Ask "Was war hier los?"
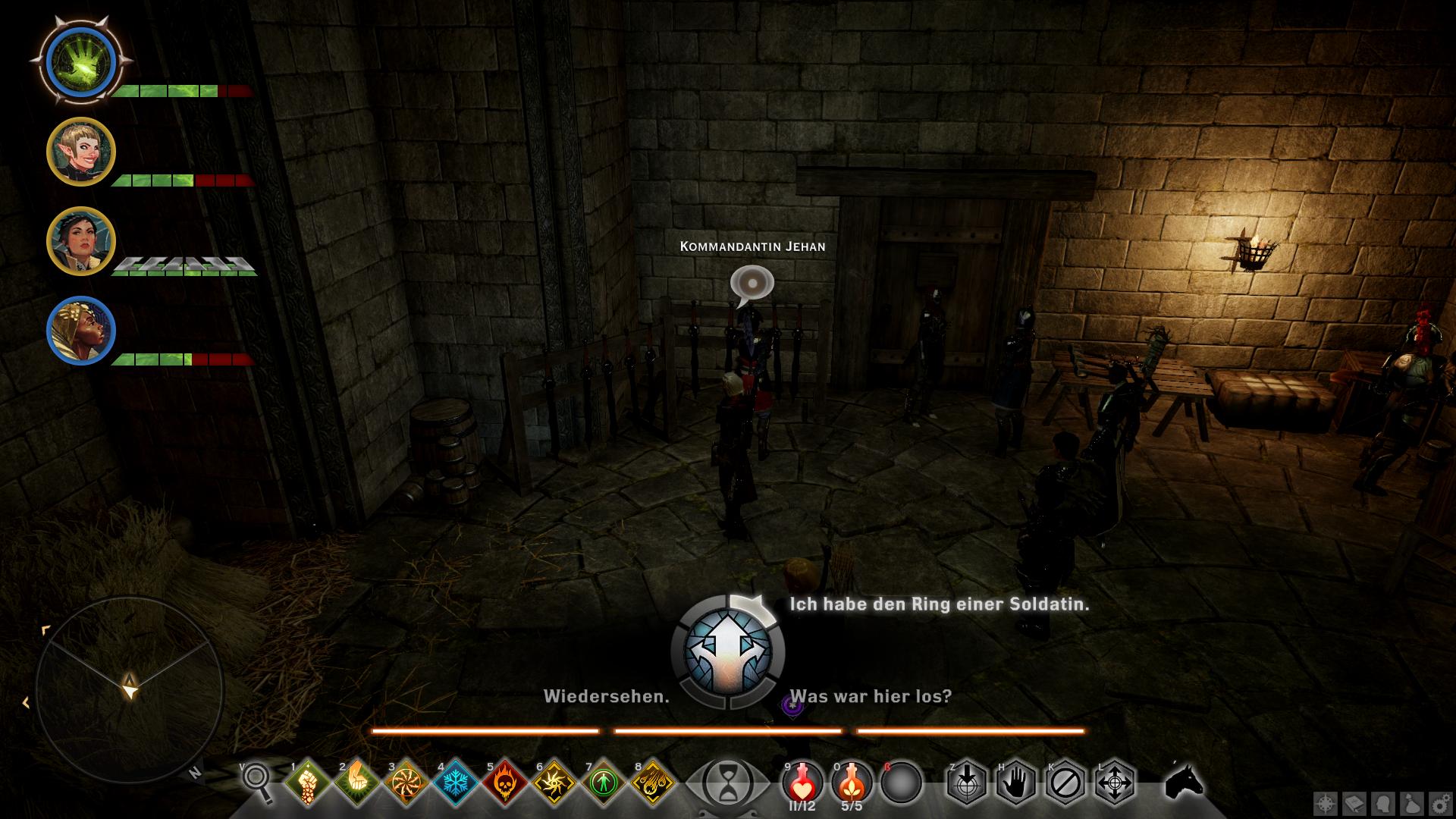 (870, 696)
